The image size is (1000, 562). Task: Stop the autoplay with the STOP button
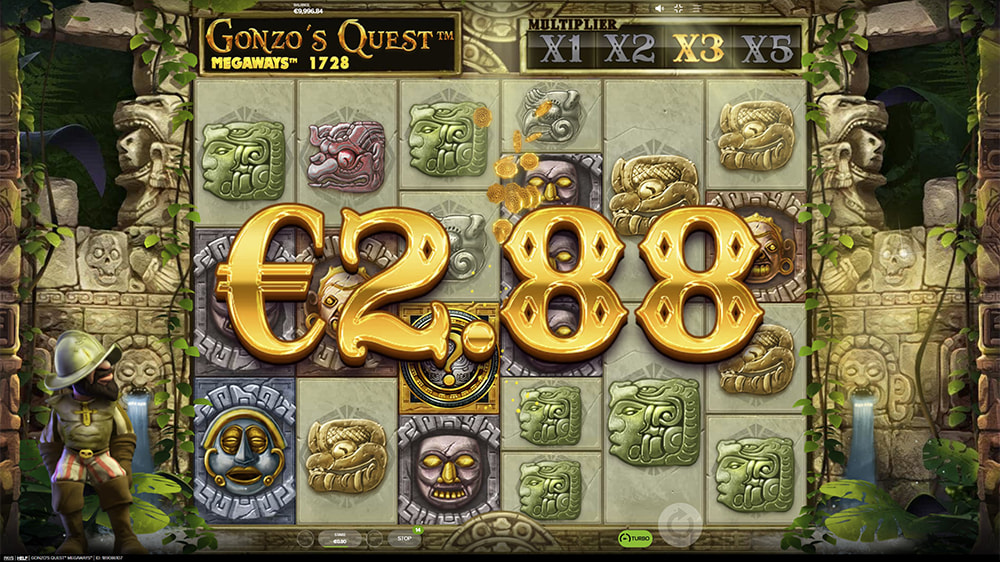[x=404, y=538]
